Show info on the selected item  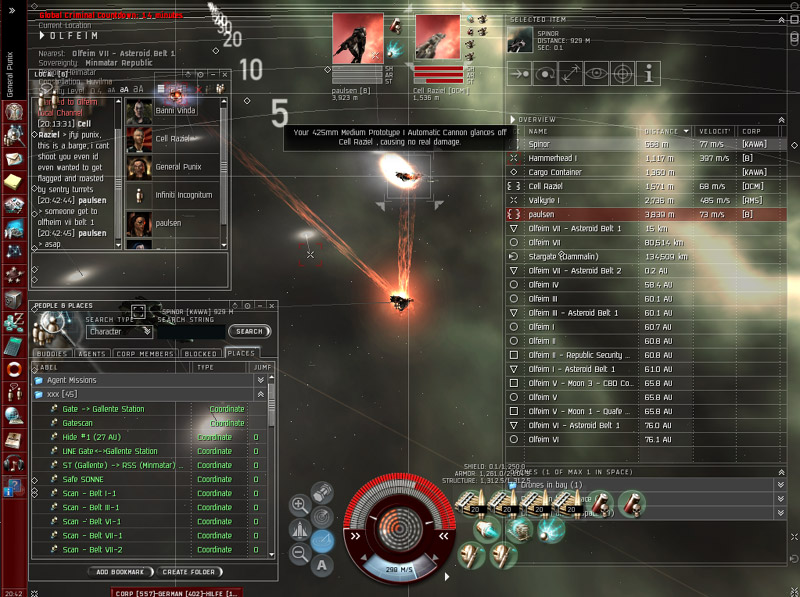tap(648, 73)
